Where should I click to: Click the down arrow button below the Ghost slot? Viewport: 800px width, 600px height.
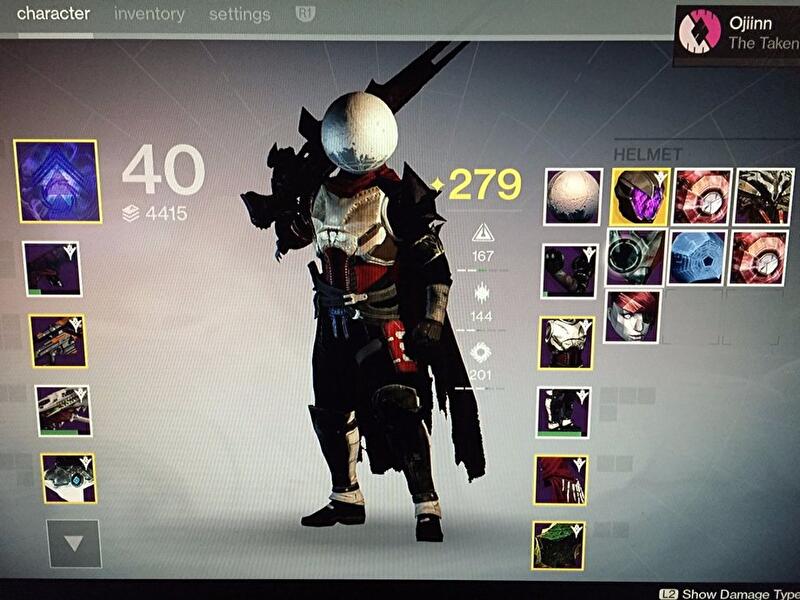[73, 543]
